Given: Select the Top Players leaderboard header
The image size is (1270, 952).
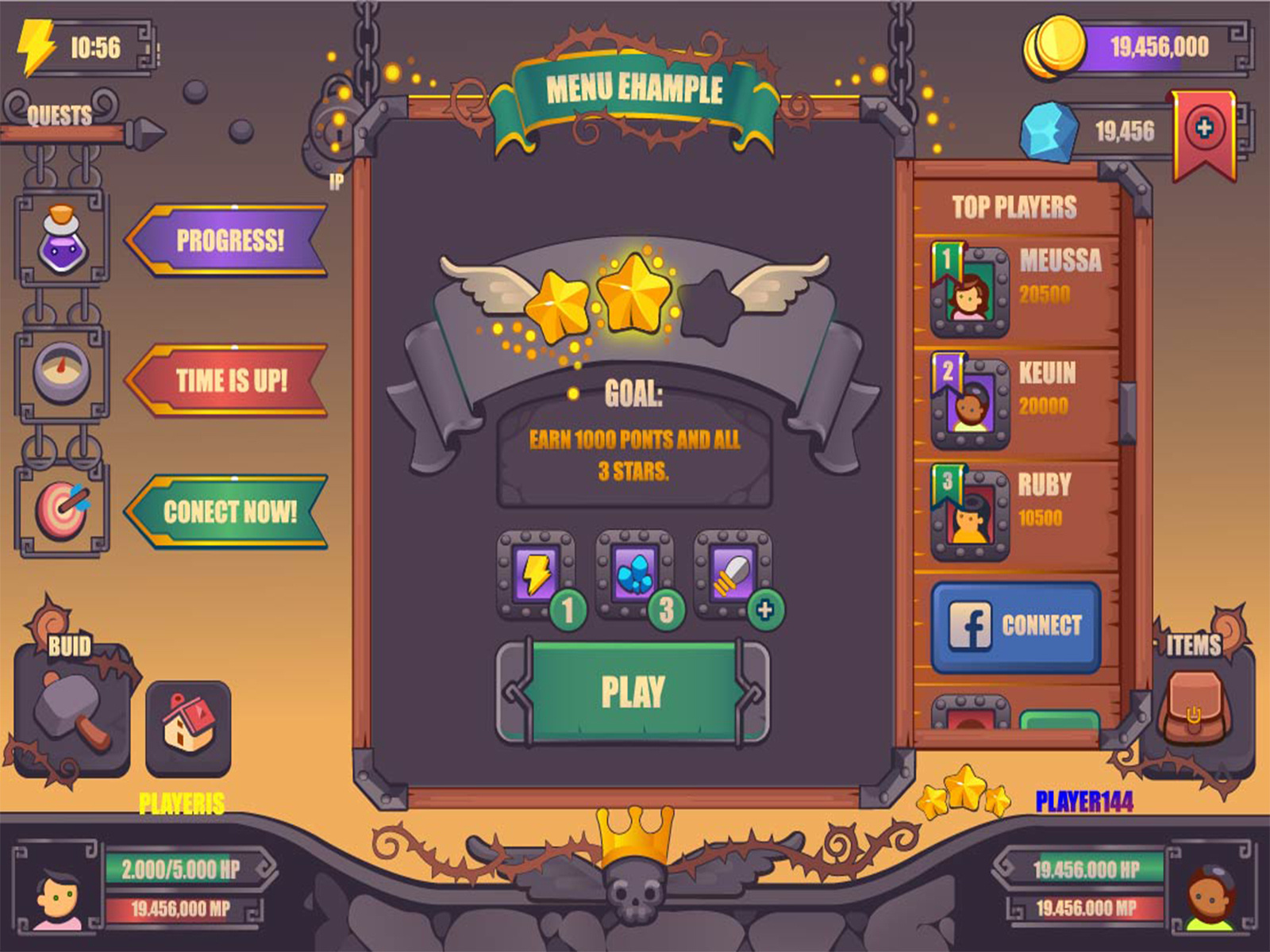Looking at the screenshot, I should tap(1016, 205).
